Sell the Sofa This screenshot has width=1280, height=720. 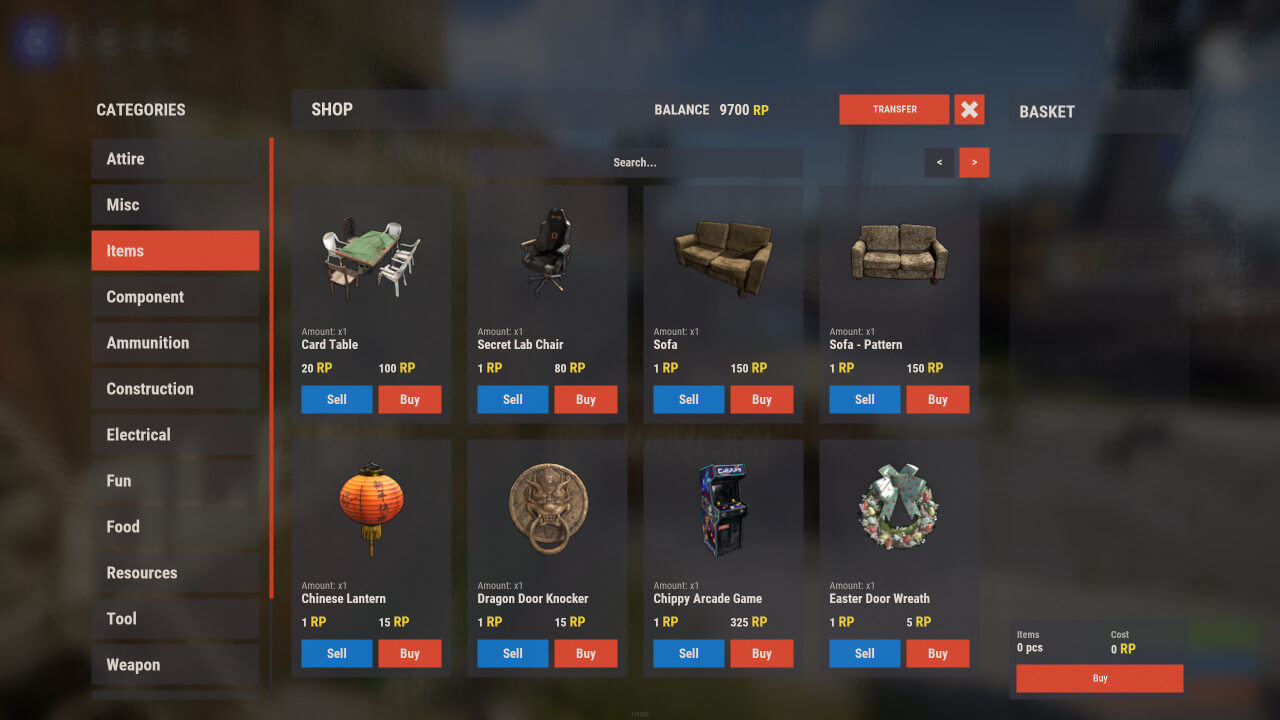pos(688,399)
